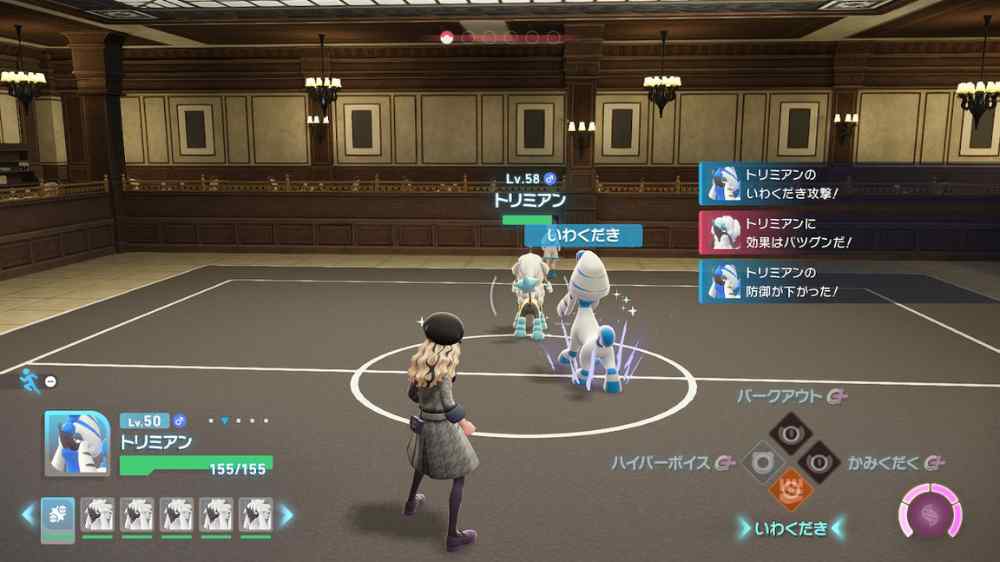Choose the ハイパーボイス move diamond

pyautogui.click(x=760, y=463)
